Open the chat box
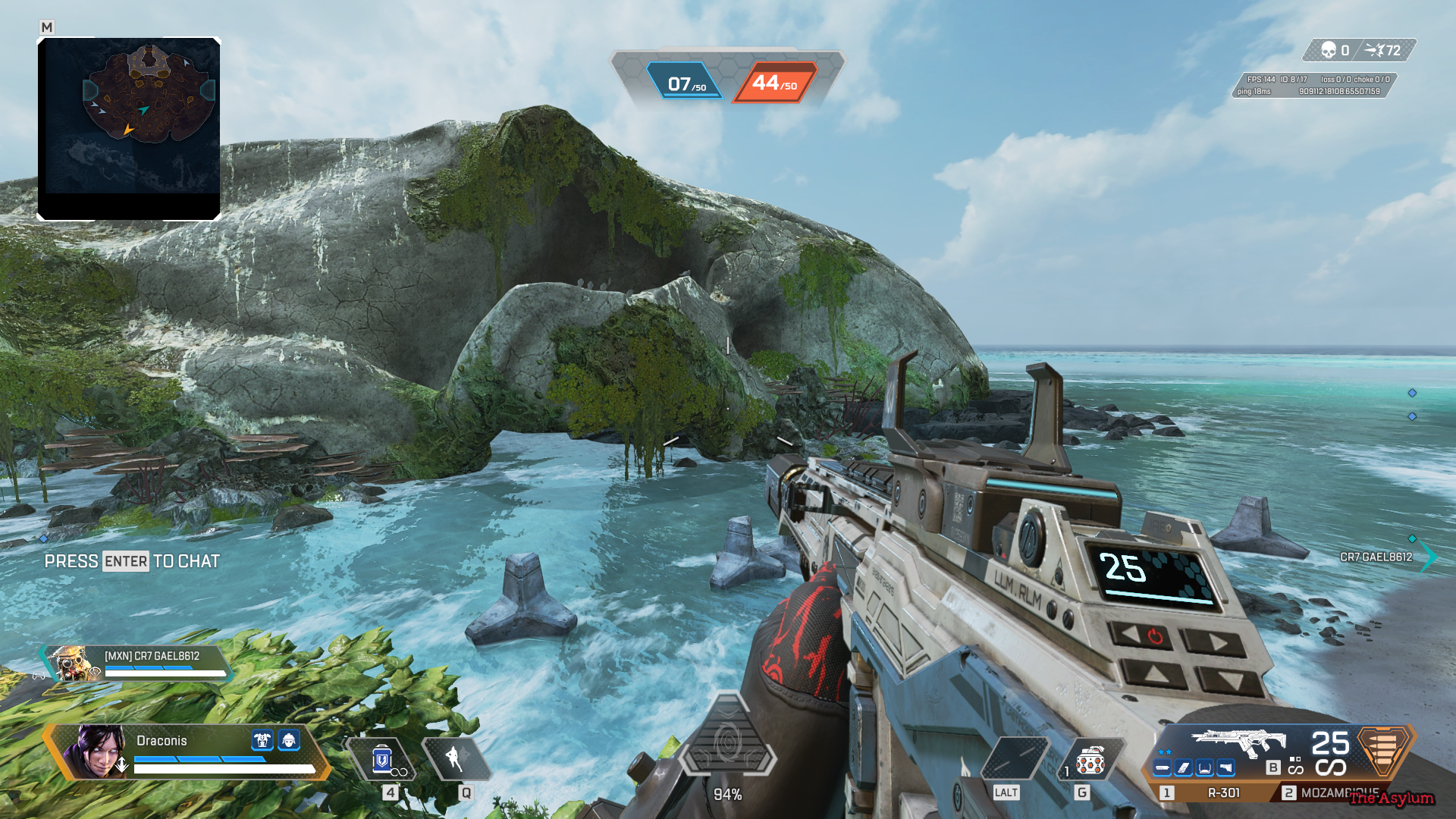The width and height of the screenshot is (1456, 819). click(x=132, y=561)
